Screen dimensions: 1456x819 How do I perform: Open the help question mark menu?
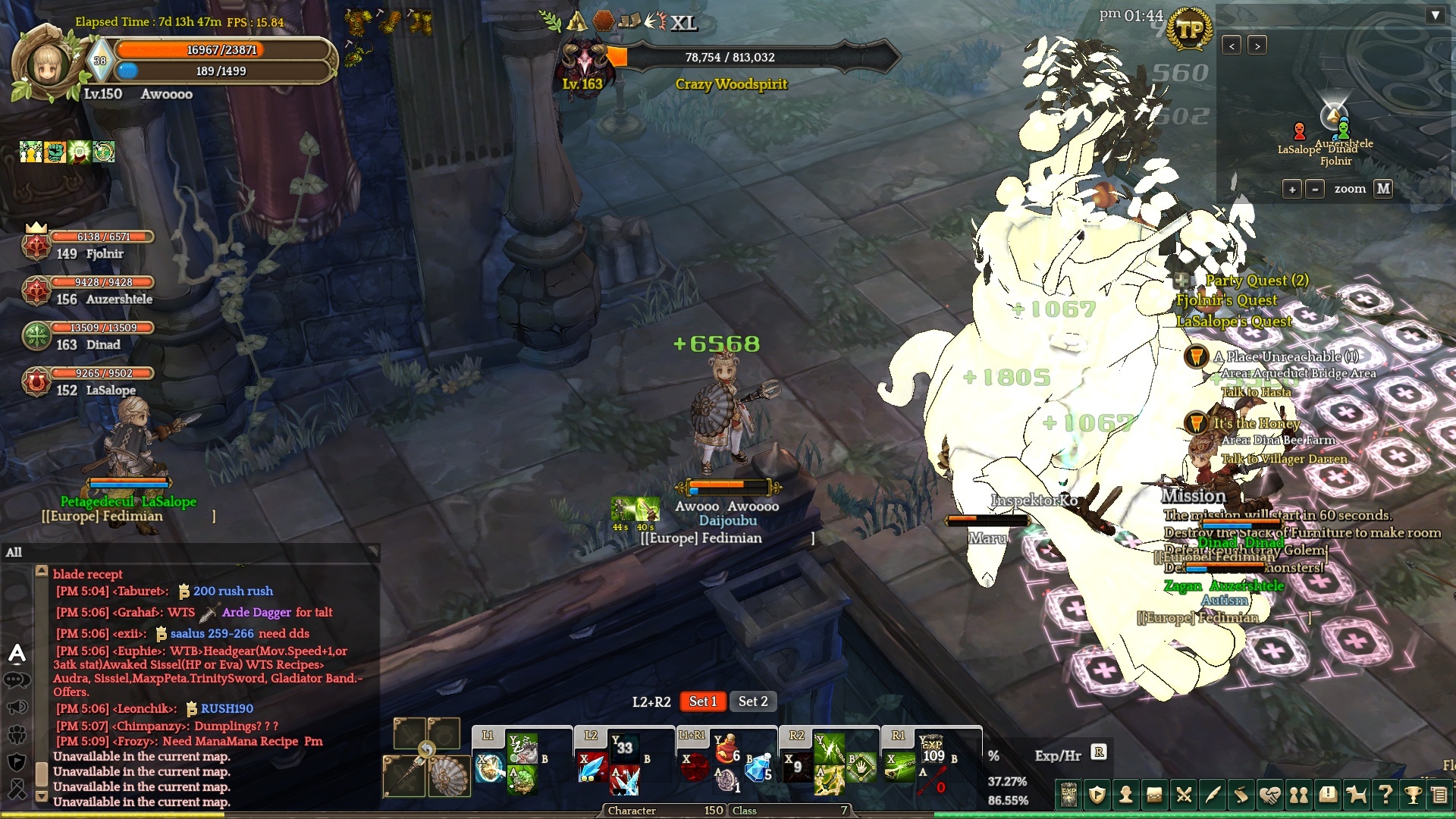pos(1385,795)
